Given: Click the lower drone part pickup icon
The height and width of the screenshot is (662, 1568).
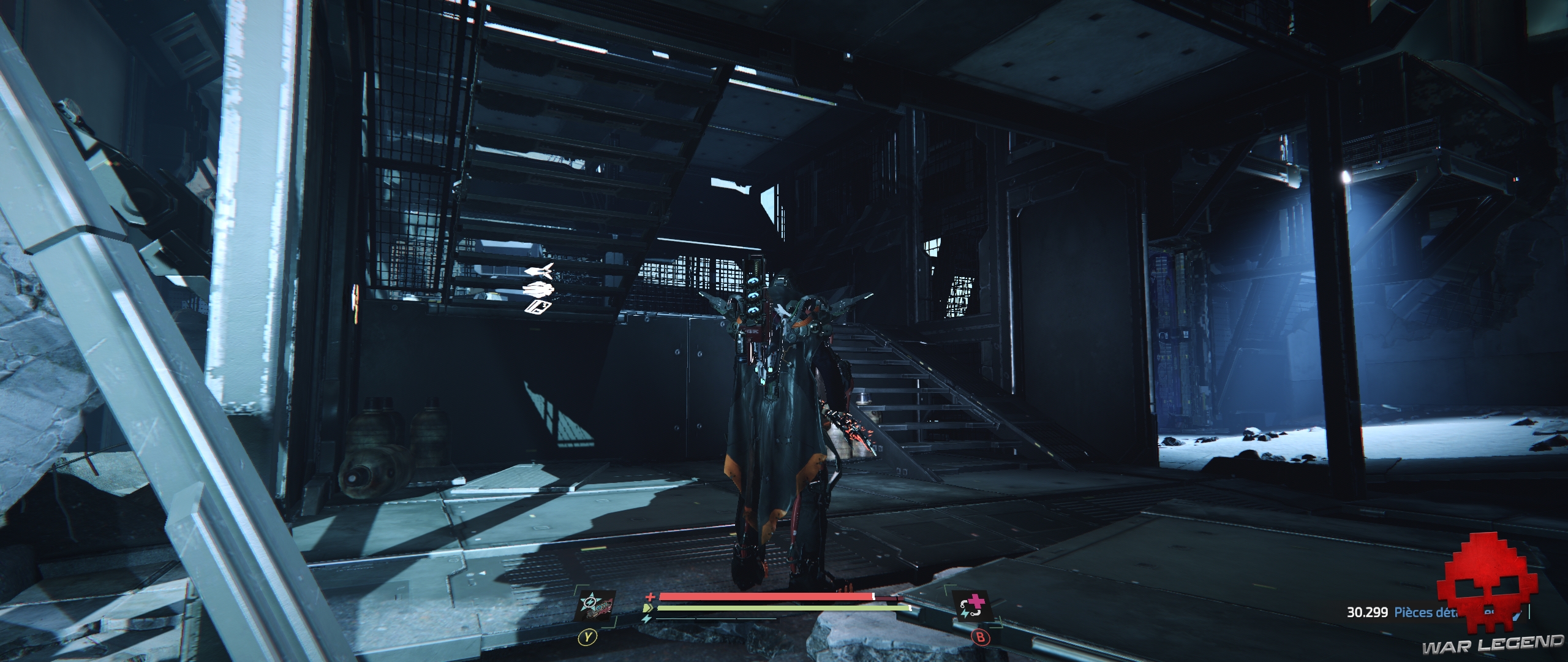Looking at the screenshot, I should click(x=537, y=289).
